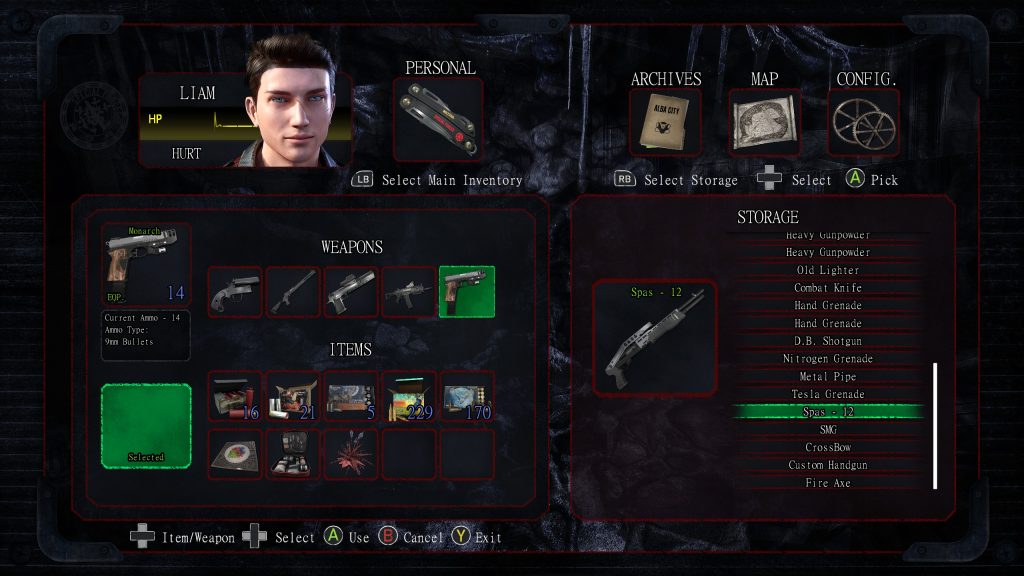Choose Combat Knife from storage
This screenshot has height=576, width=1024.
[x=827, y=288]
